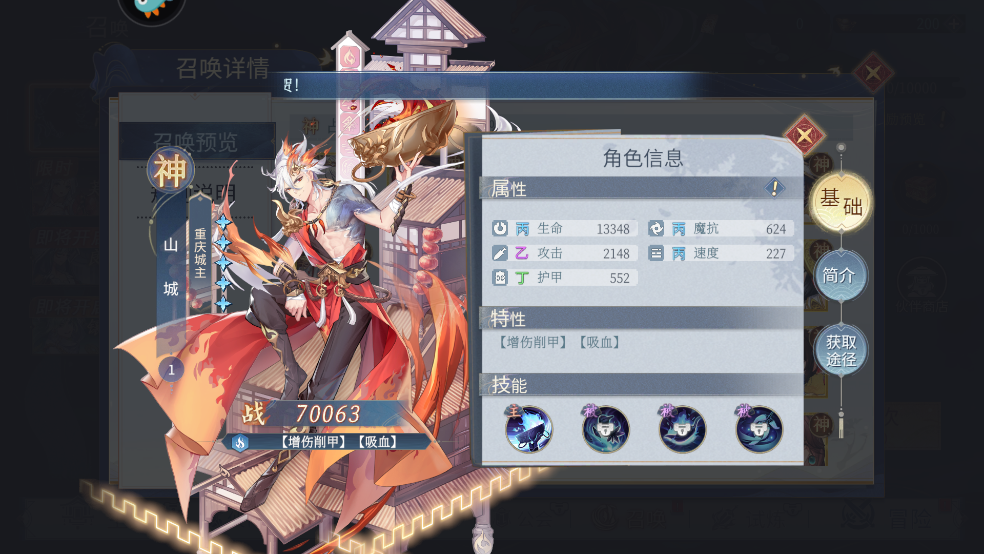This screenshot has width=984, height=554.
Task: Close the character info panel
Action: tap(803, 135)
